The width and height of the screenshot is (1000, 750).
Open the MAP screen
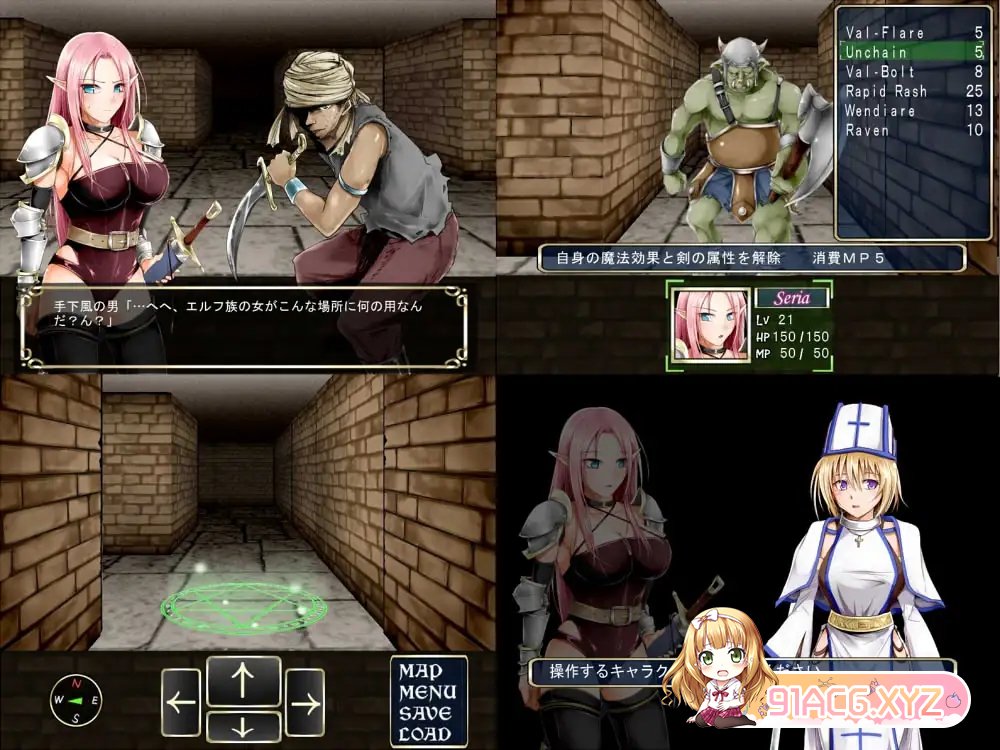427,671
